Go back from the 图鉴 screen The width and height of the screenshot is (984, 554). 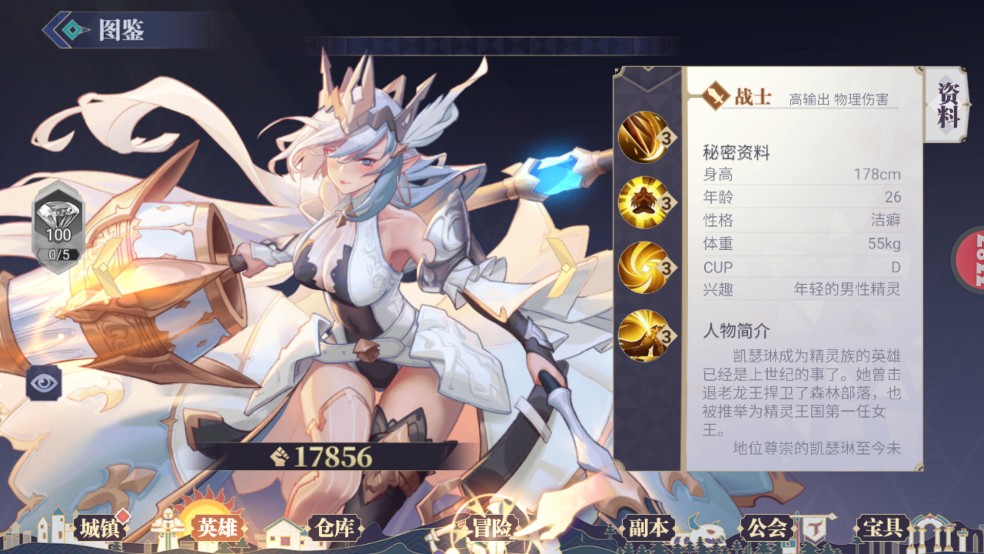point(63,30)
